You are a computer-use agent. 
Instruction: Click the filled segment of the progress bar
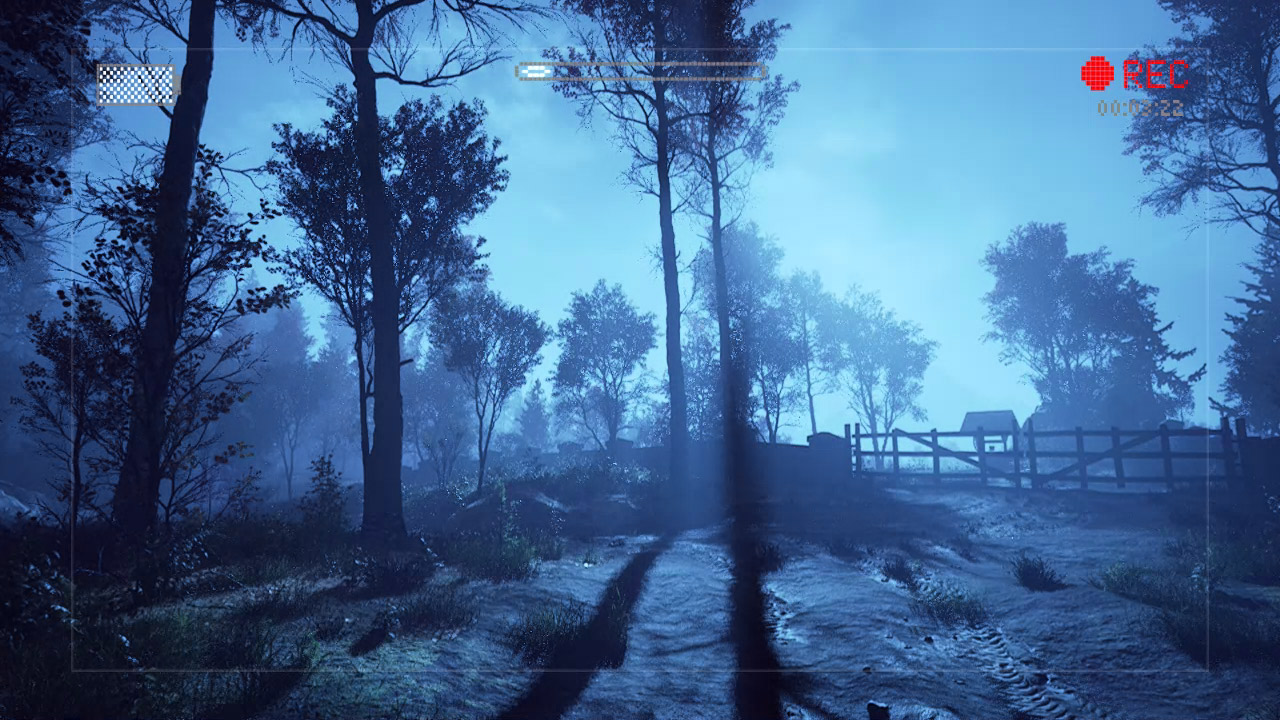point(533,72)
